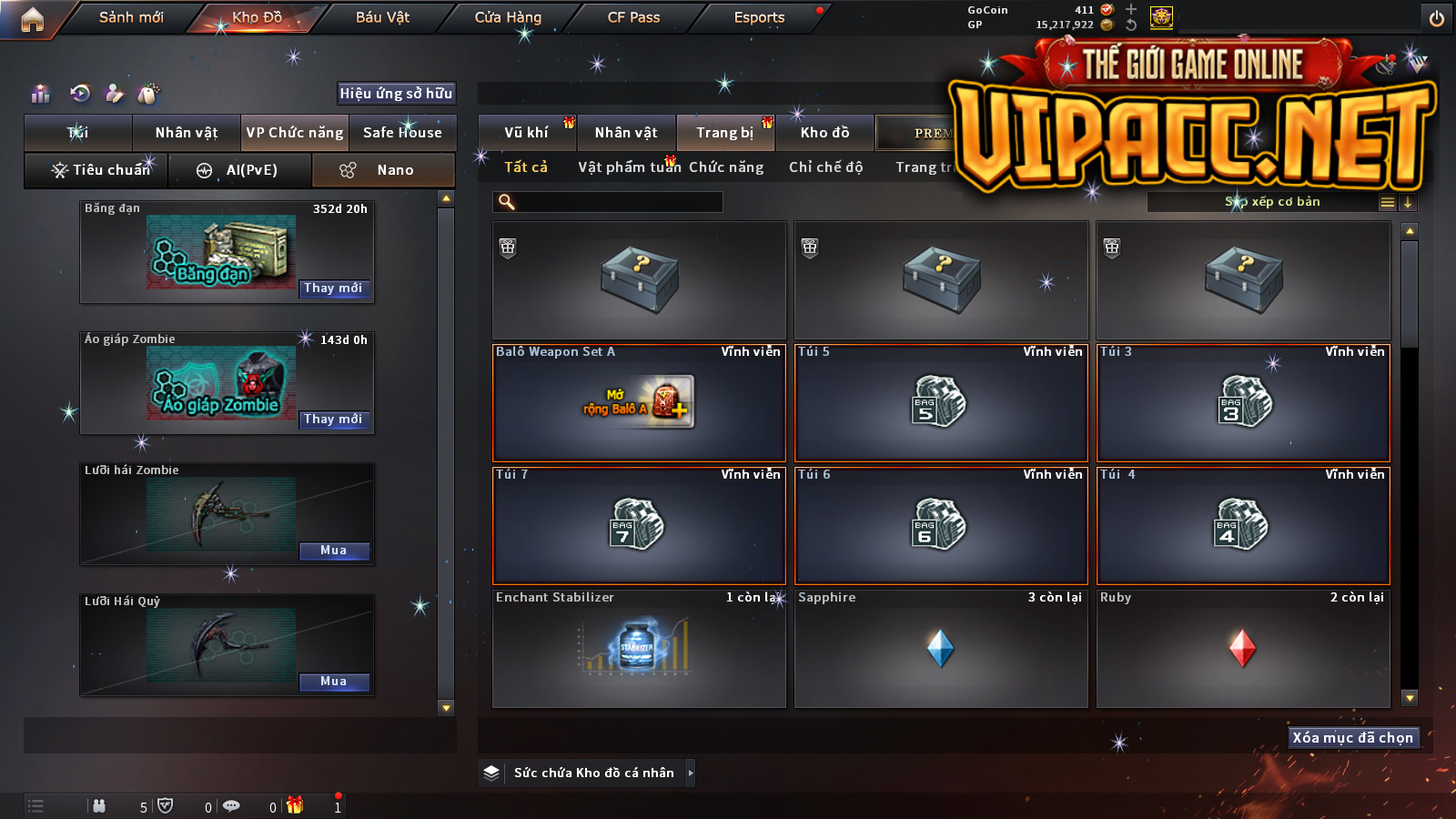Viewport: 1456px width, 819px height.
Task: Open the Safe House tab
Action: point(402,133)
